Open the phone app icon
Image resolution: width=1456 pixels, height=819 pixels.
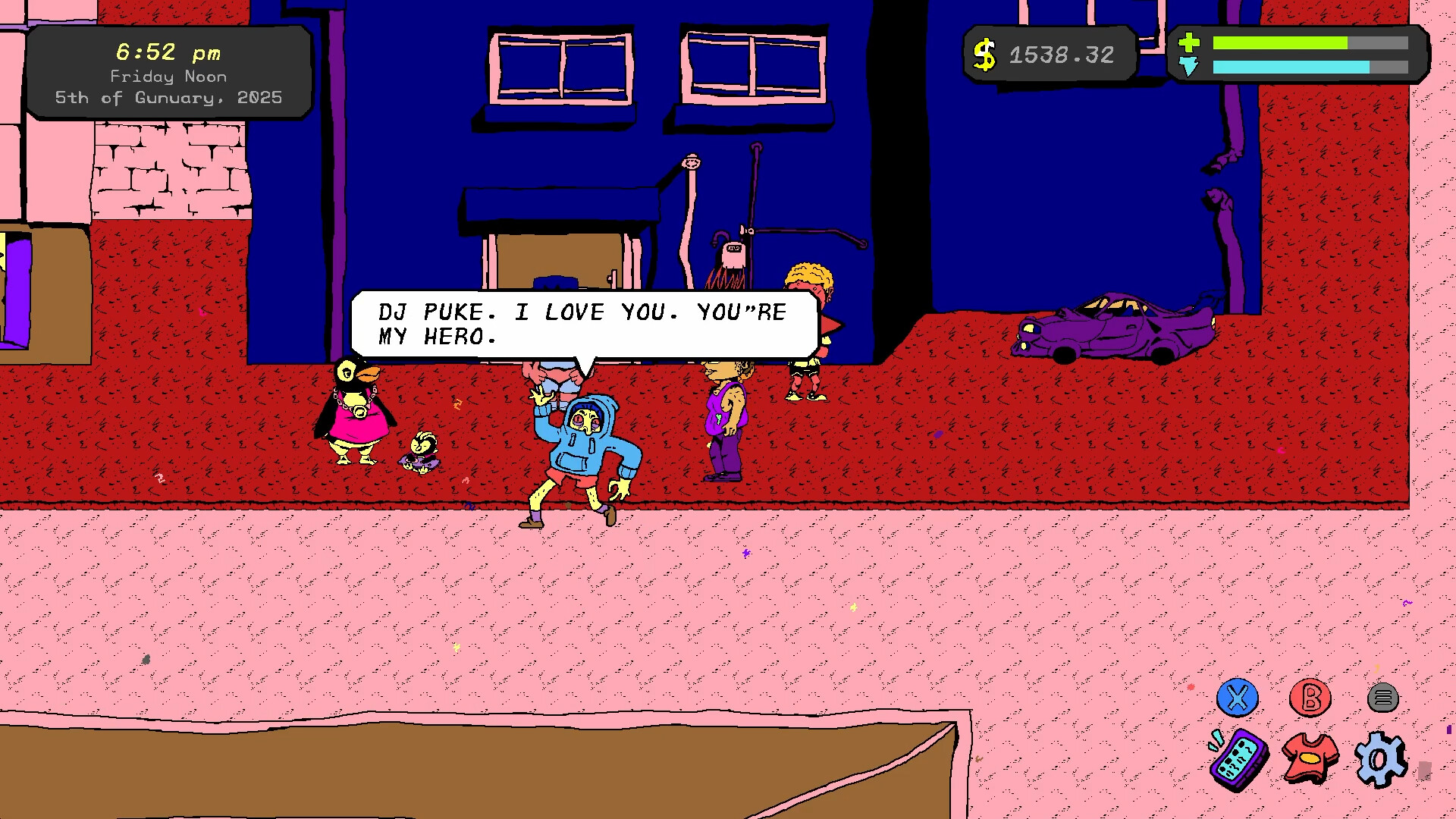1238,760
